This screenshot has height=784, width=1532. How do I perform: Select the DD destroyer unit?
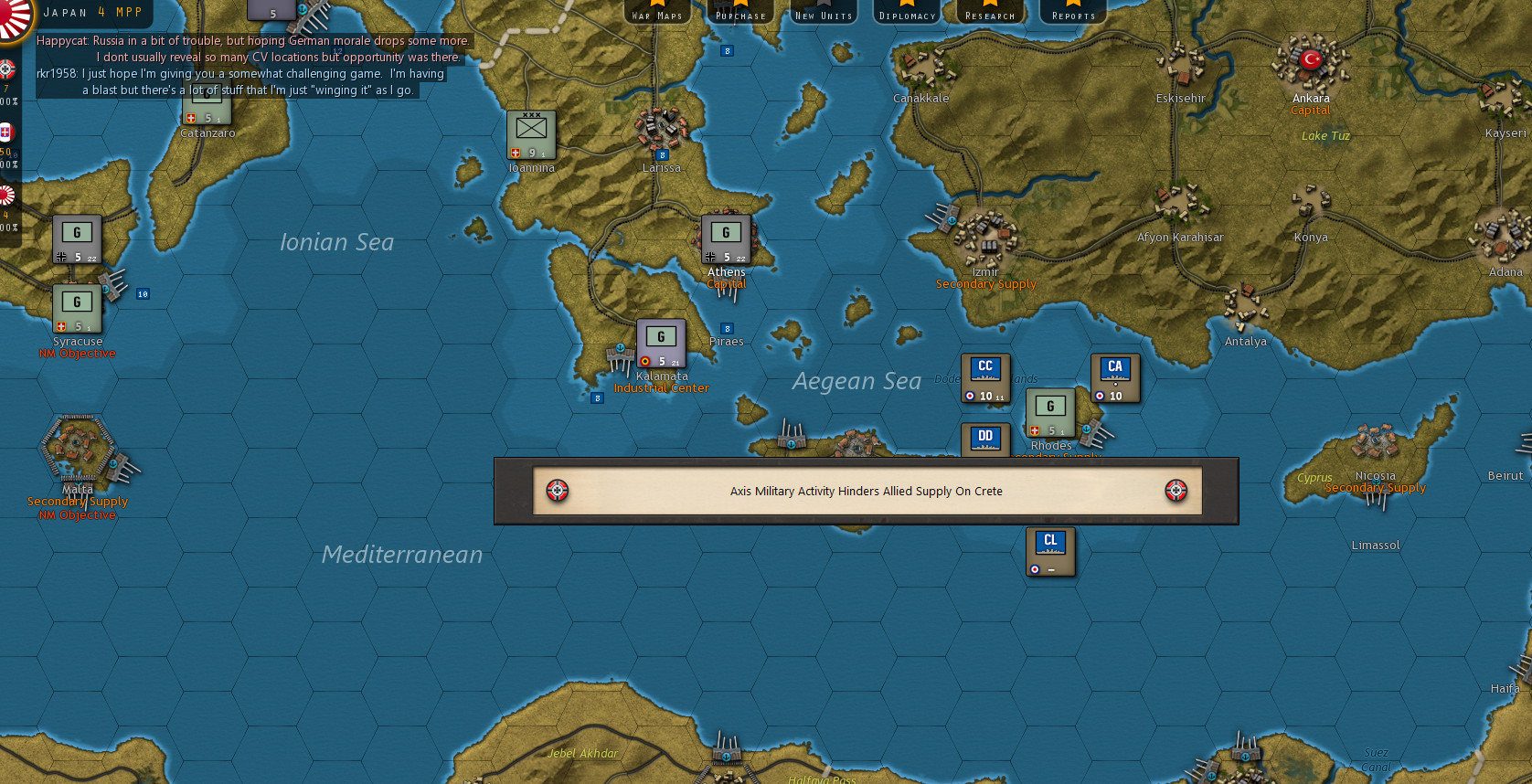pyautogui.click(x=984, y=440)
